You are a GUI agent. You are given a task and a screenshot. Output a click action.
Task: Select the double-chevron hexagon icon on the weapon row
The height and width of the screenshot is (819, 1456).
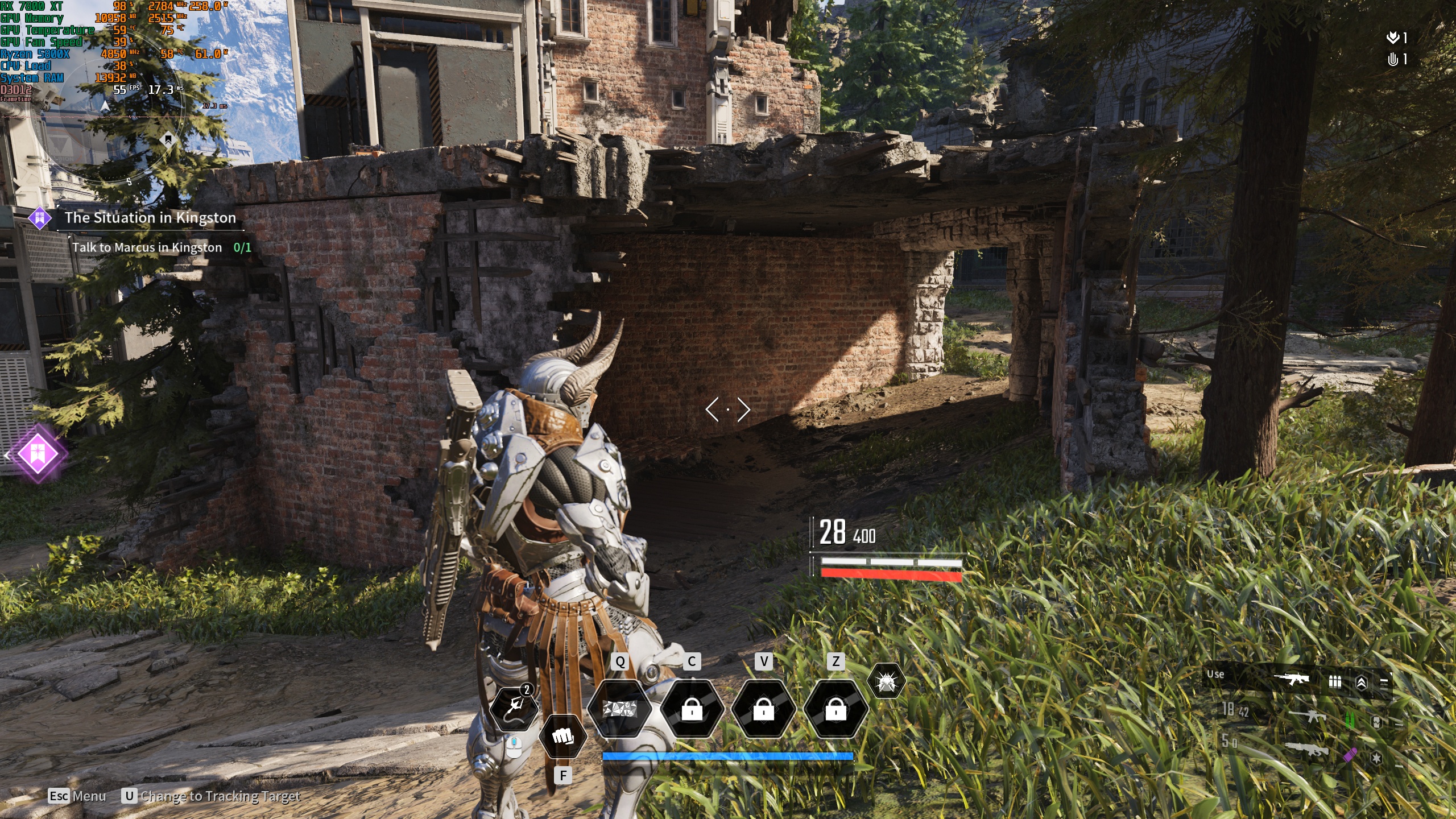pos(1362,682)
